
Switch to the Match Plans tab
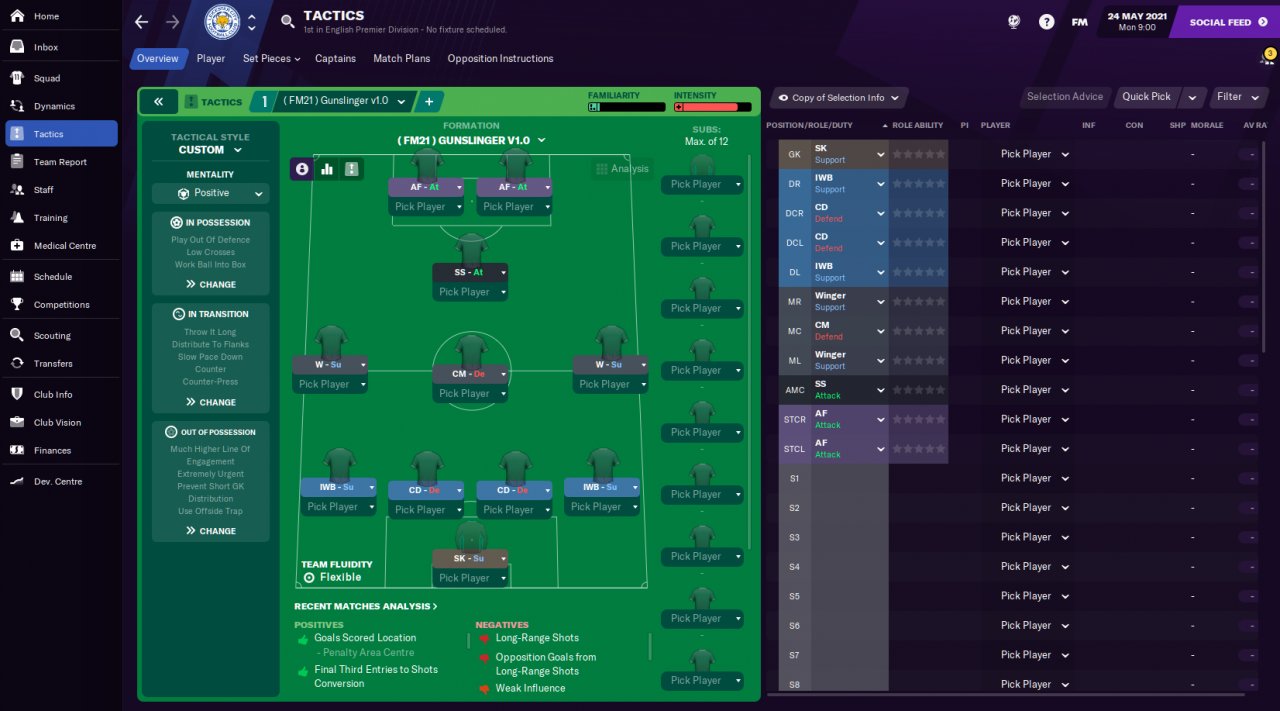pos(401,59)
